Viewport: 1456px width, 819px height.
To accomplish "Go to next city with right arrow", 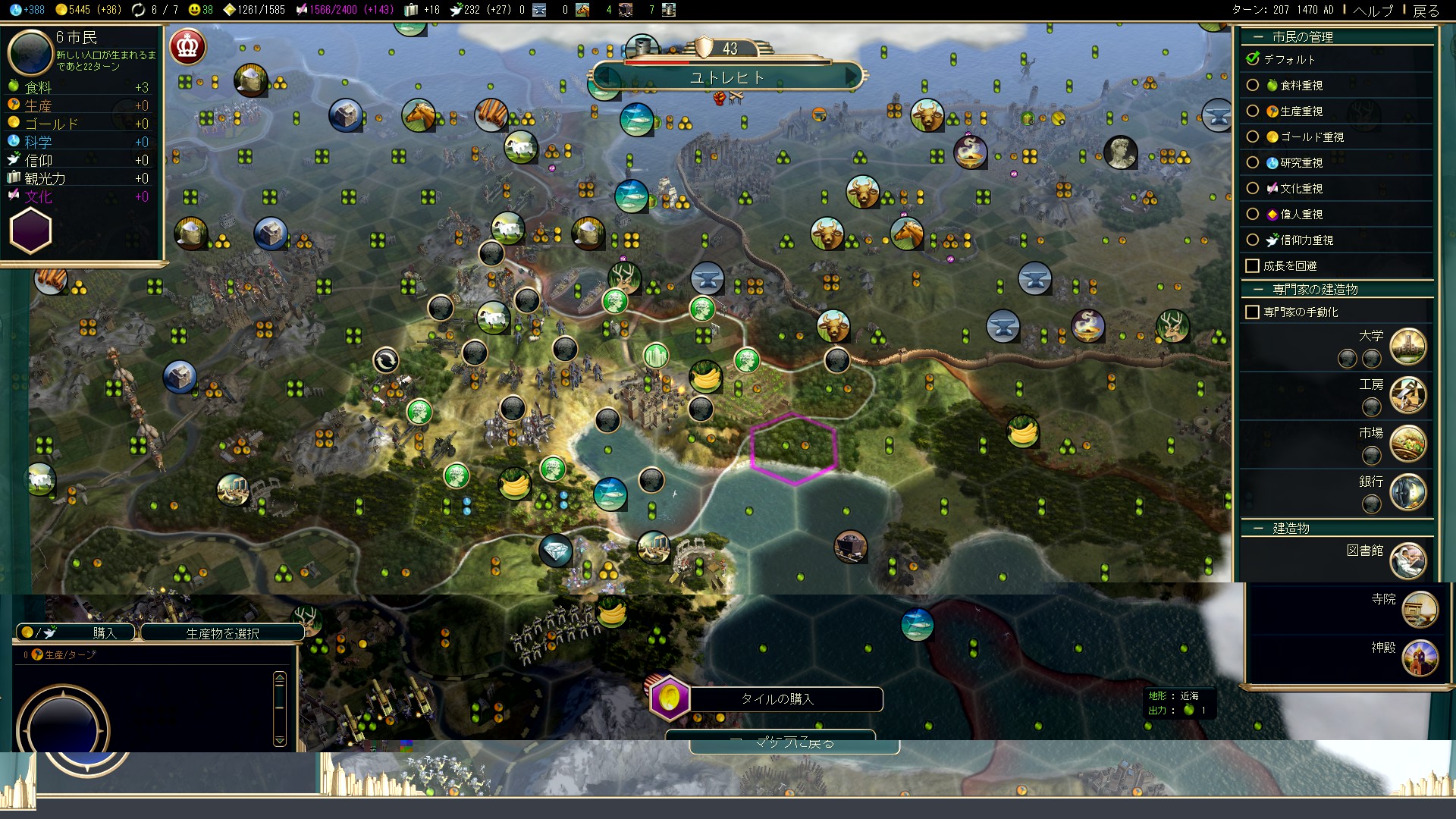I will tap(852, 77).
